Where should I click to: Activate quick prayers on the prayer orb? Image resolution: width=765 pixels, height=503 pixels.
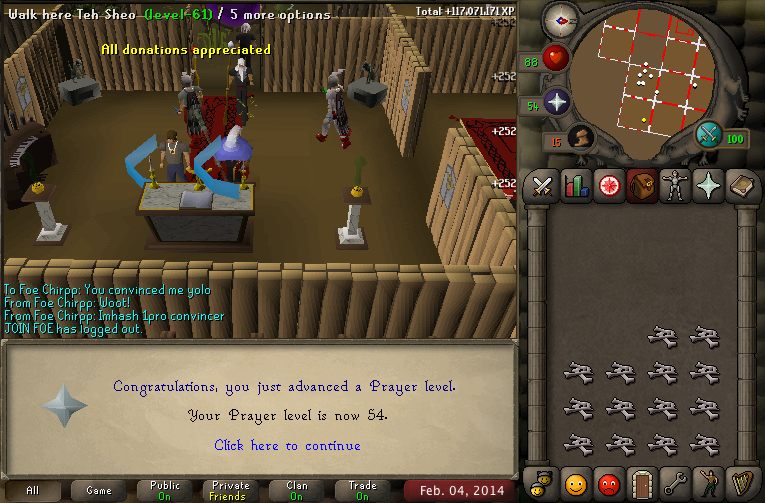[x=556, y=103]
